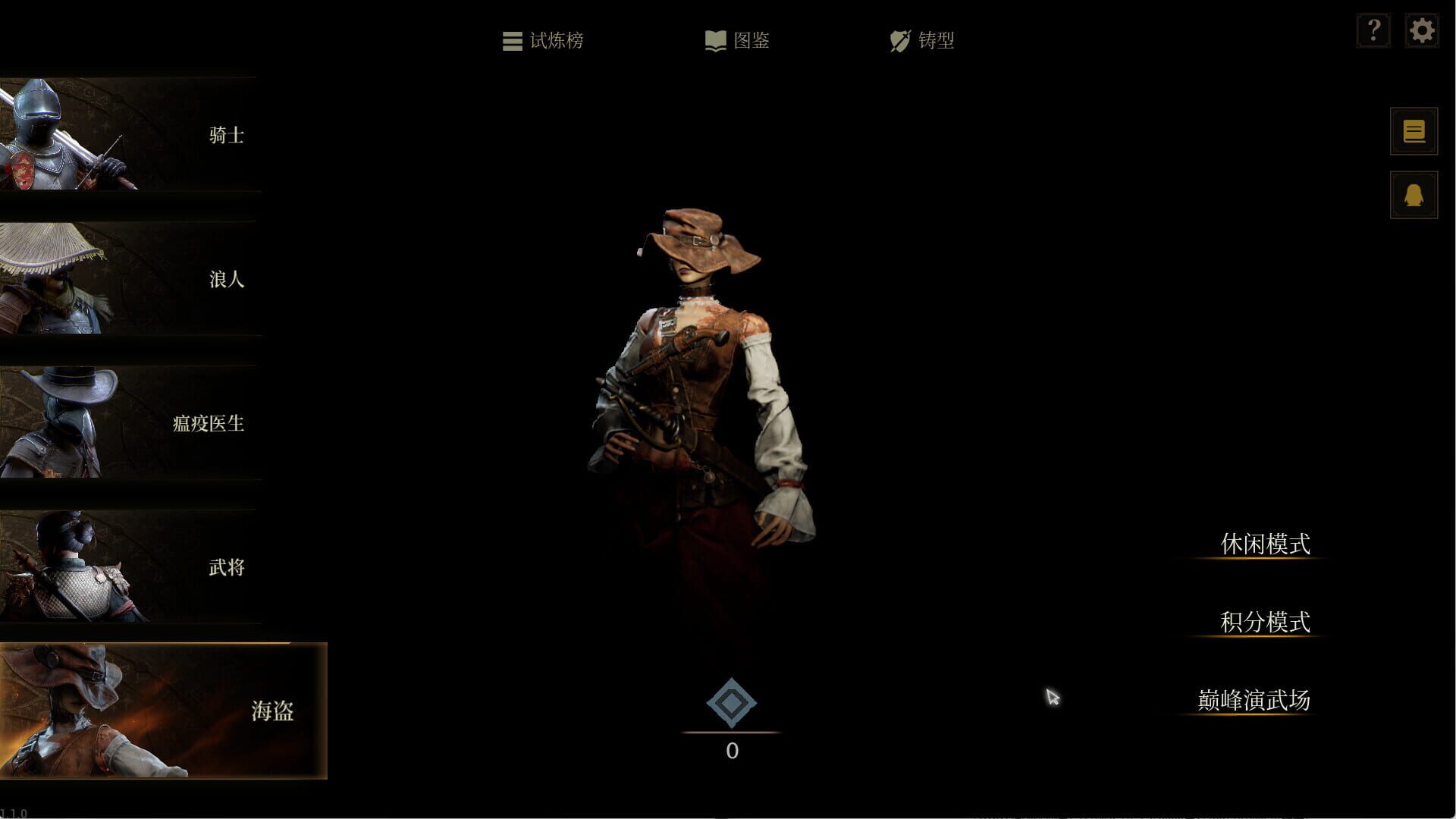Switch to the 图鉴 tab
The image size is (1456, 819).
click(x=751, y=41)
